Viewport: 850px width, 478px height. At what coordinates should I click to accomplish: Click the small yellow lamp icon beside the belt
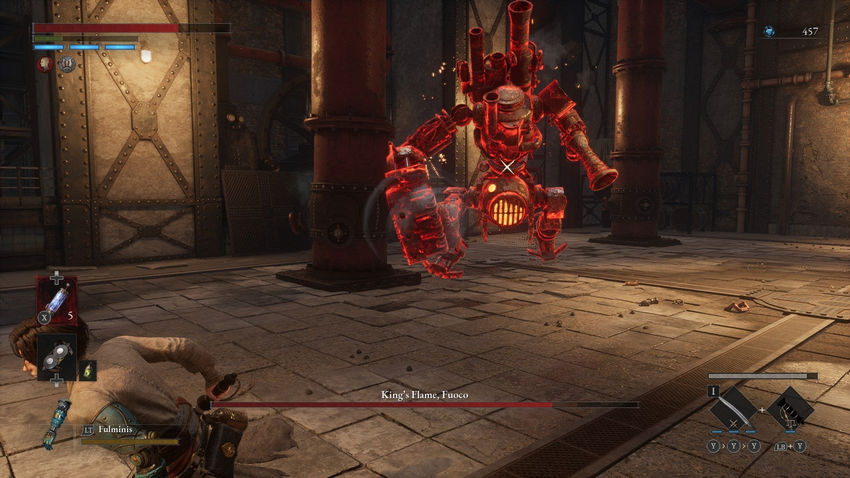88,369
